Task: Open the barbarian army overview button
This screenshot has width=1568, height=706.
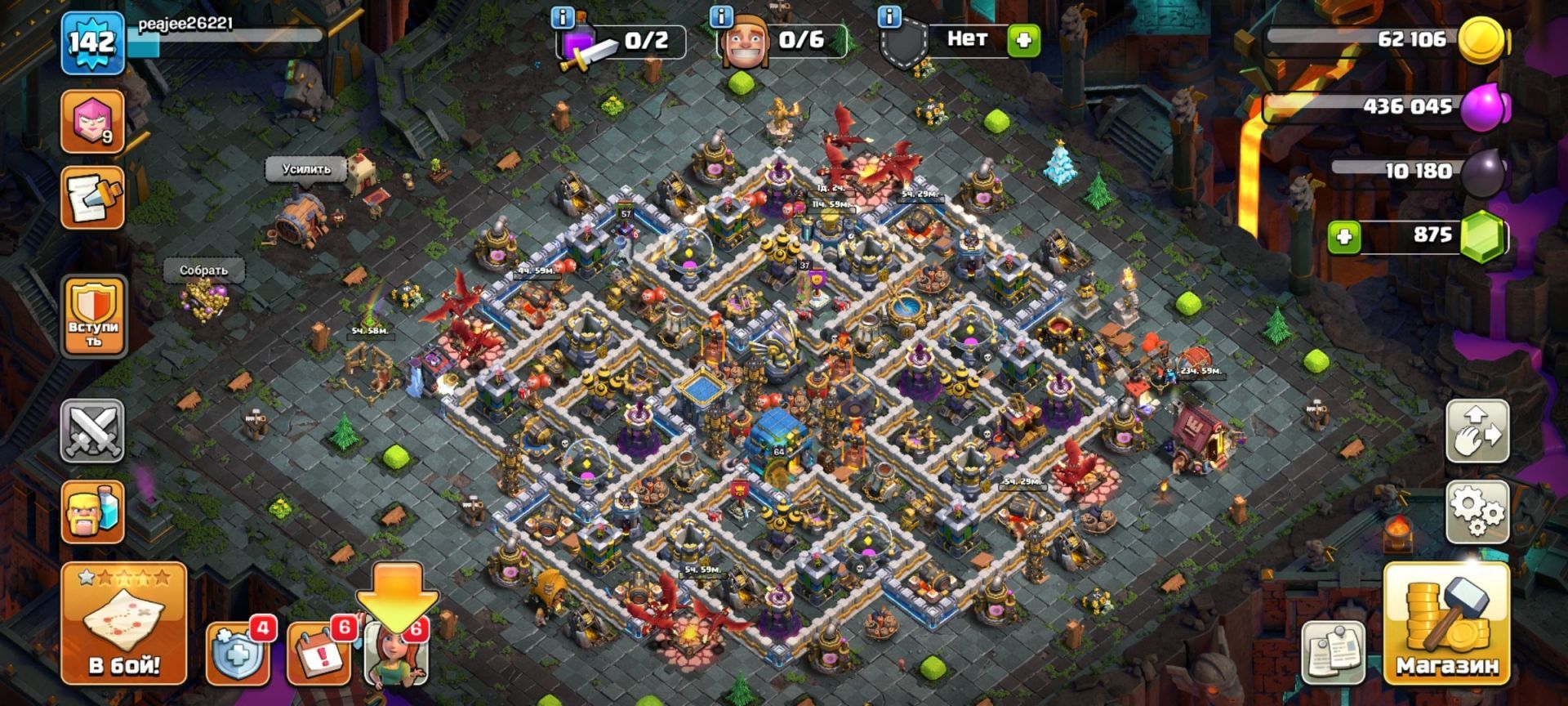Action: 92,512
